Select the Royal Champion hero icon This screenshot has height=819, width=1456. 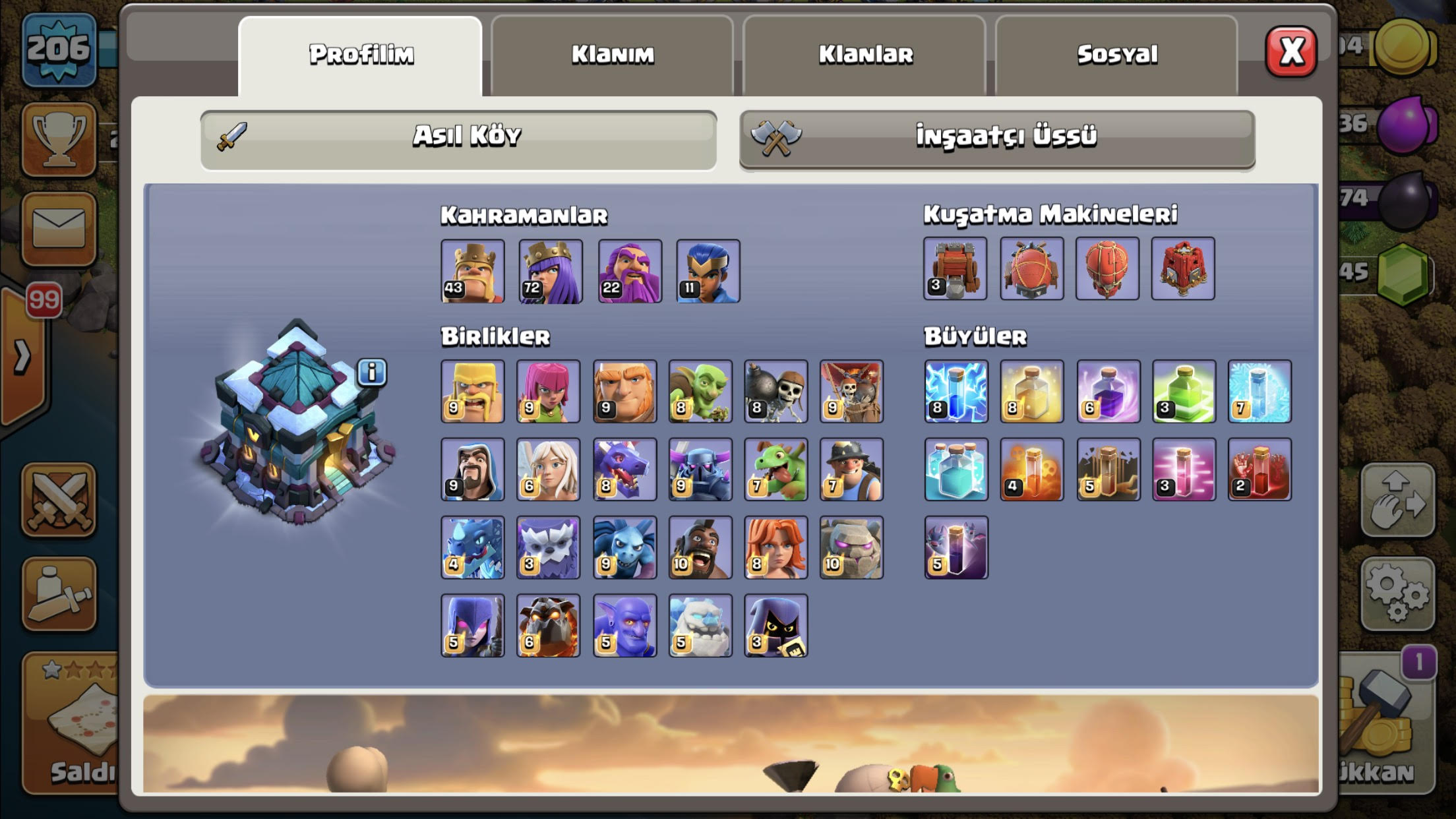[x=708, y=271]
